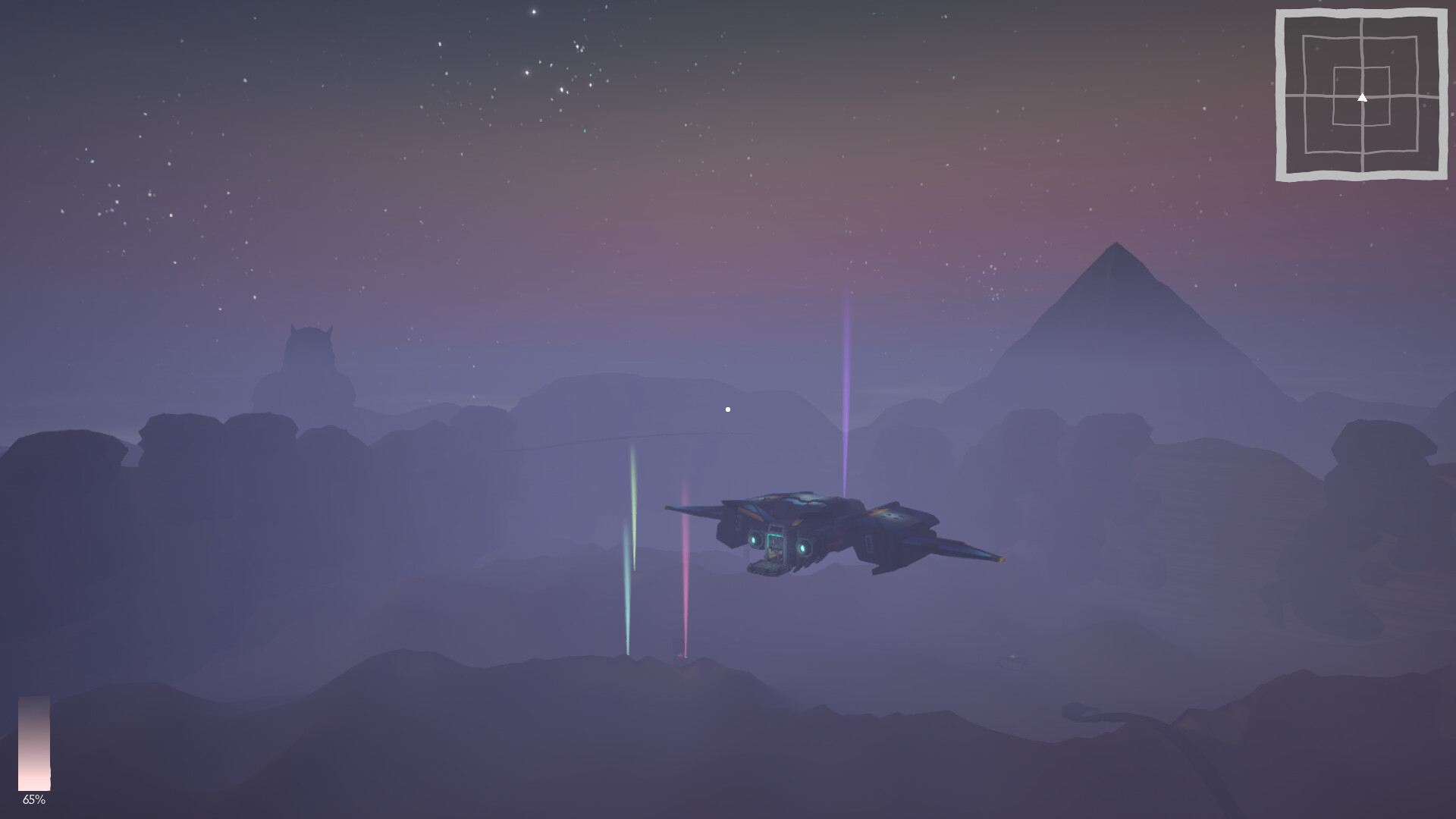Viewport: 1456px width, 819px height.
Task: Click the brightest star in the sky
Action: click(535, 14)
